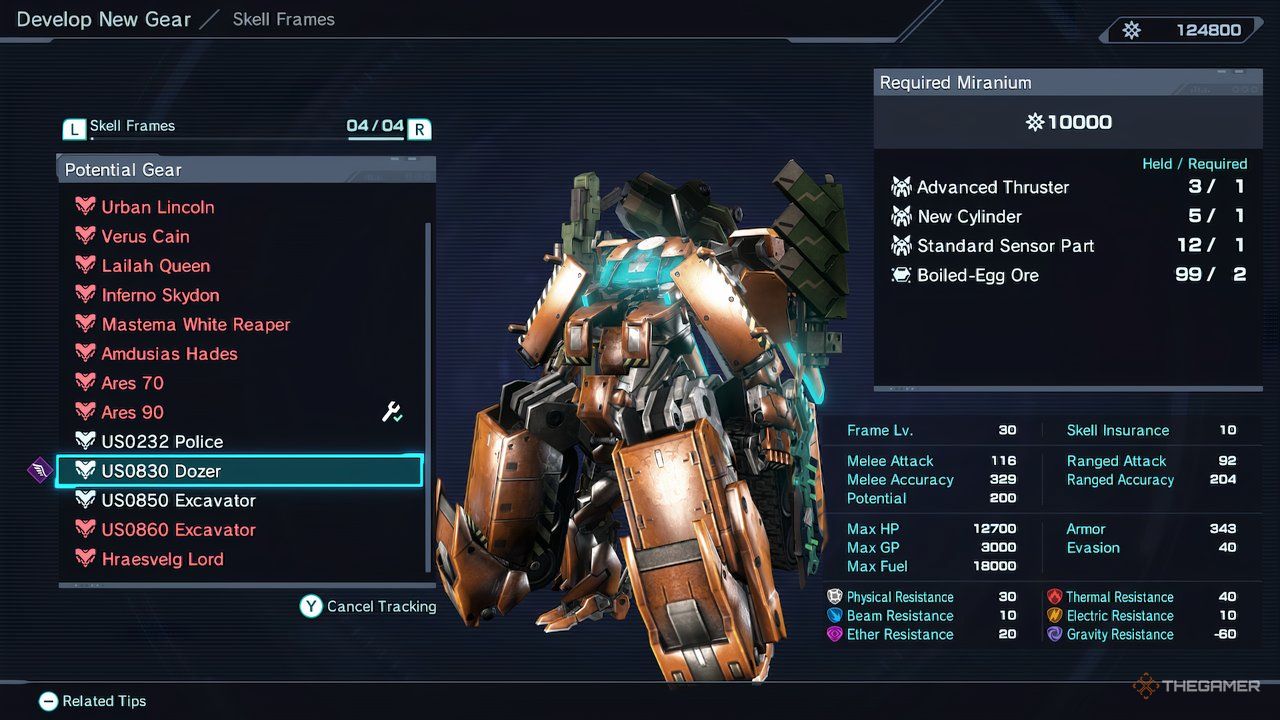
Task: Open the Skell Frames category tab
Action: tap(132, 126)
